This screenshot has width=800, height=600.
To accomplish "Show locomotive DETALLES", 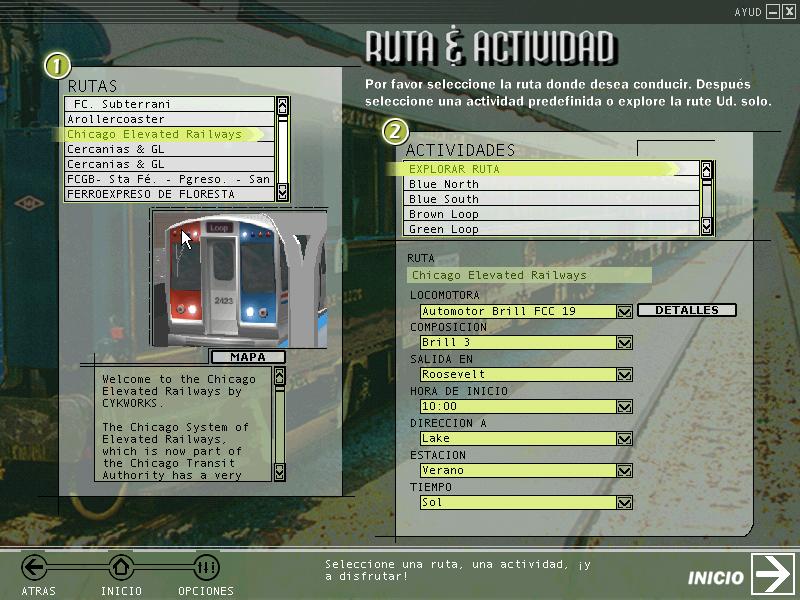I will [x=686, y=310].
